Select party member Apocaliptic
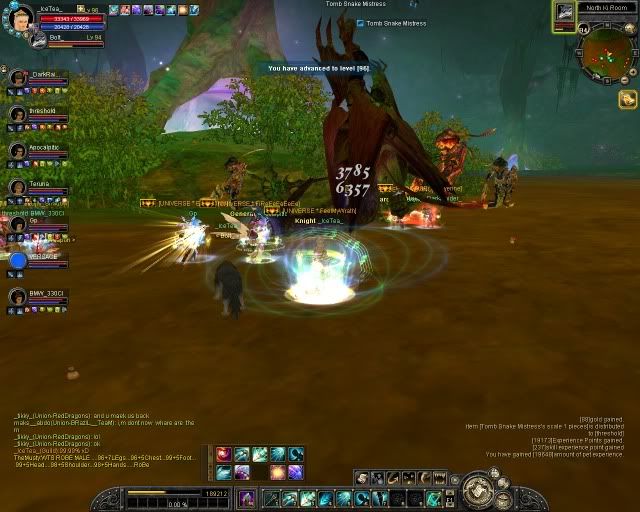 point(17,151)
